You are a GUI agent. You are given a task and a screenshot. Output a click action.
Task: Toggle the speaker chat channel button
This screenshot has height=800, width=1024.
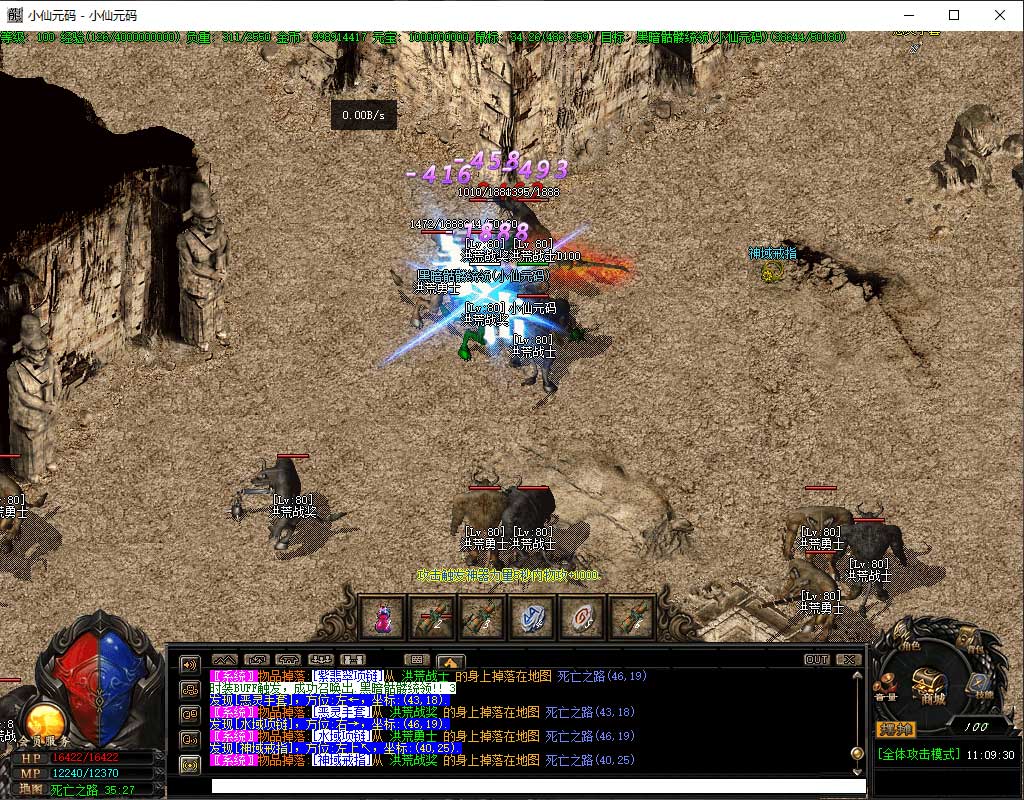pyautogui.click(x=190, y=665)
